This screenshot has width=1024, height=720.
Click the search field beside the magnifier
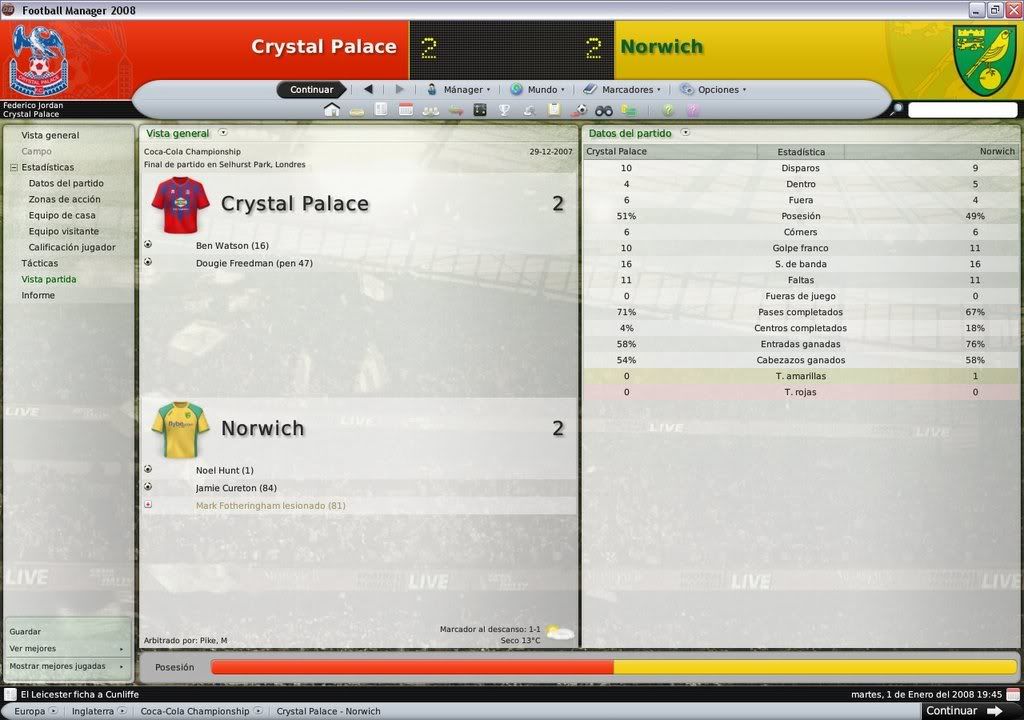(962, 110)
